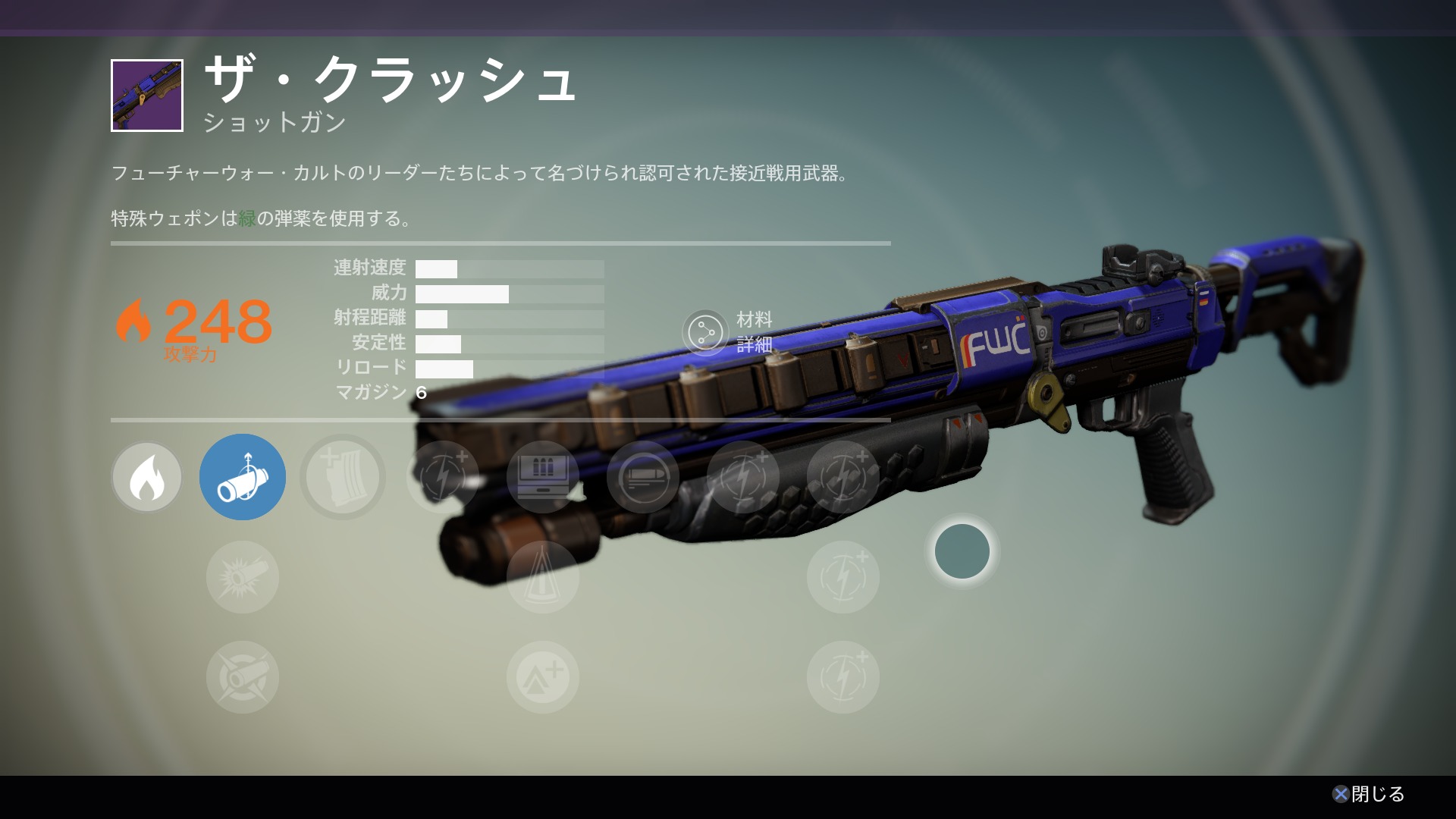Pick the single bullet perk node
The image size is (1456, 819).
643,477
